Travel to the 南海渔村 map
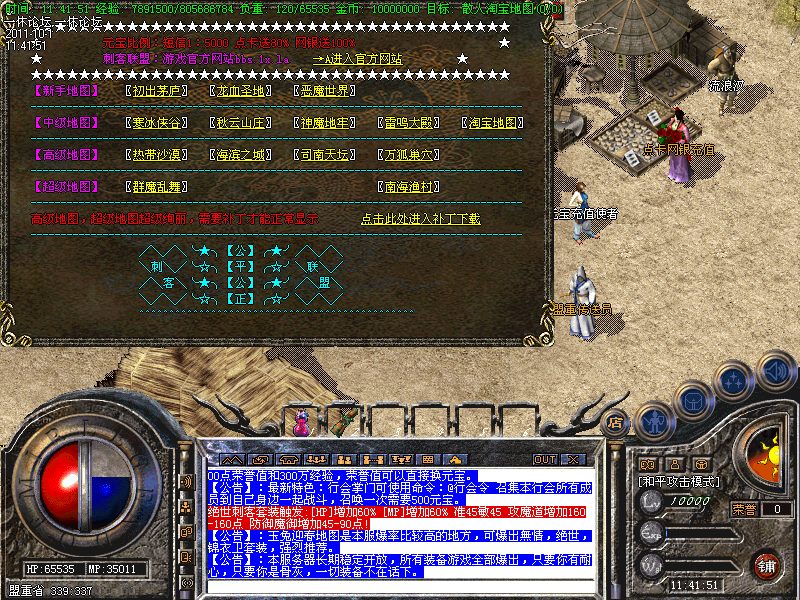800x600 pixels. [x=410, y=187]
